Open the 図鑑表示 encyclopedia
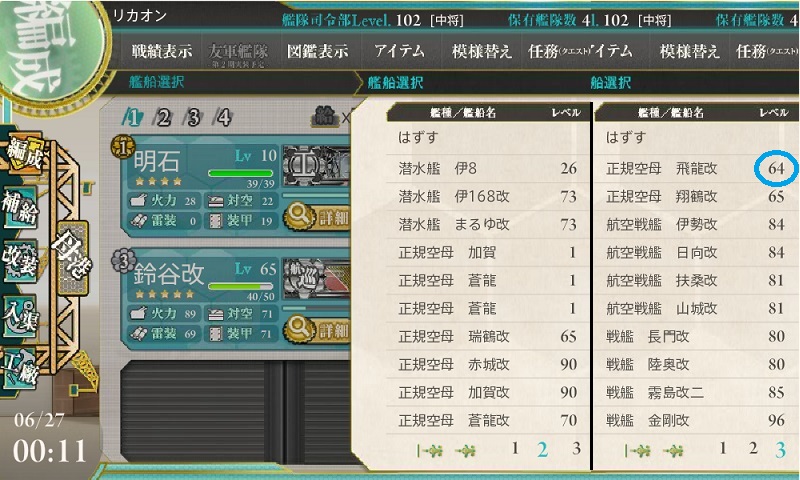Image resolution: width=800 pixels, height=480 pixels. tap(316, 52)
